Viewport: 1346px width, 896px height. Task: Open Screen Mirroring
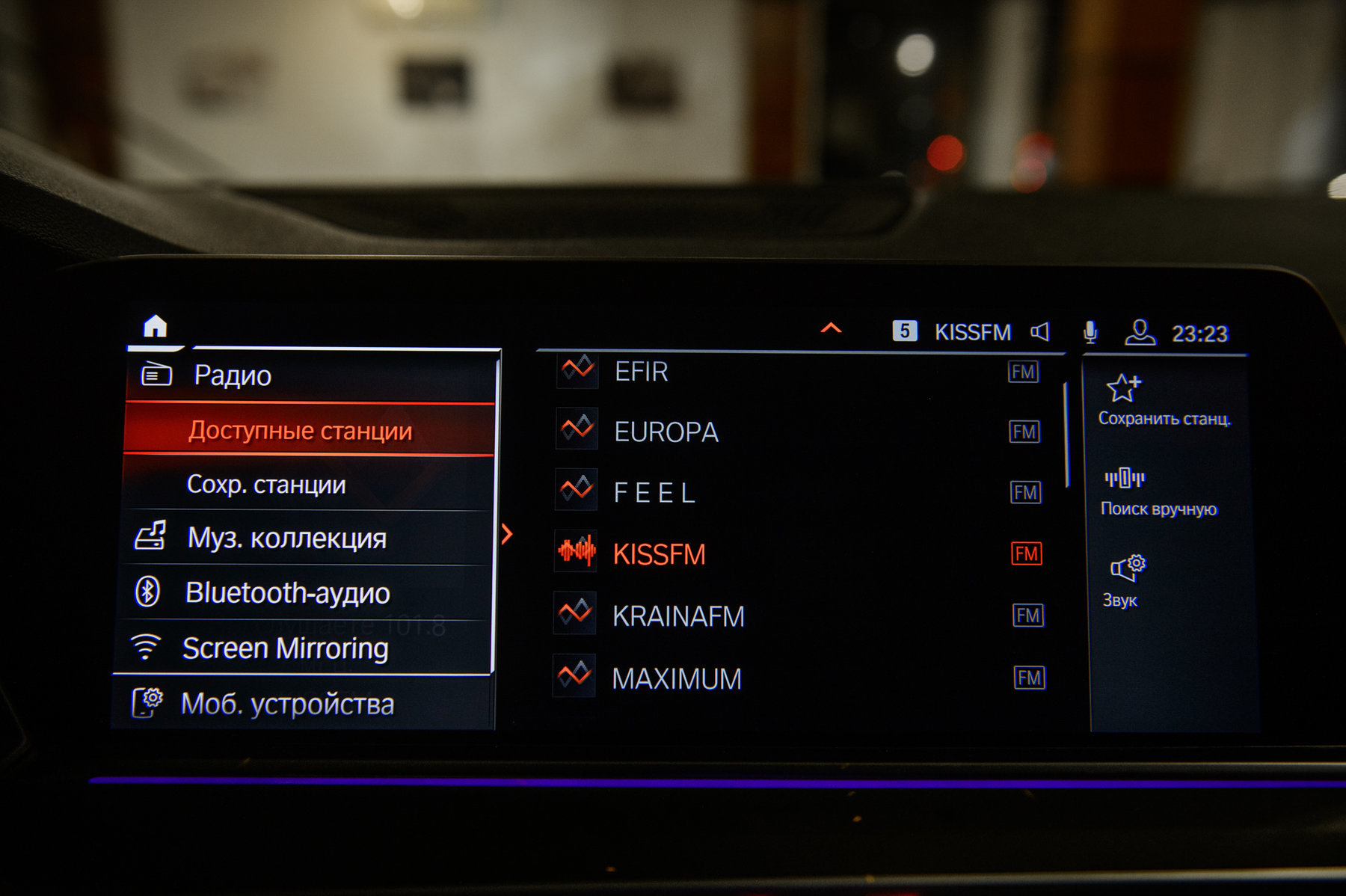285,648
